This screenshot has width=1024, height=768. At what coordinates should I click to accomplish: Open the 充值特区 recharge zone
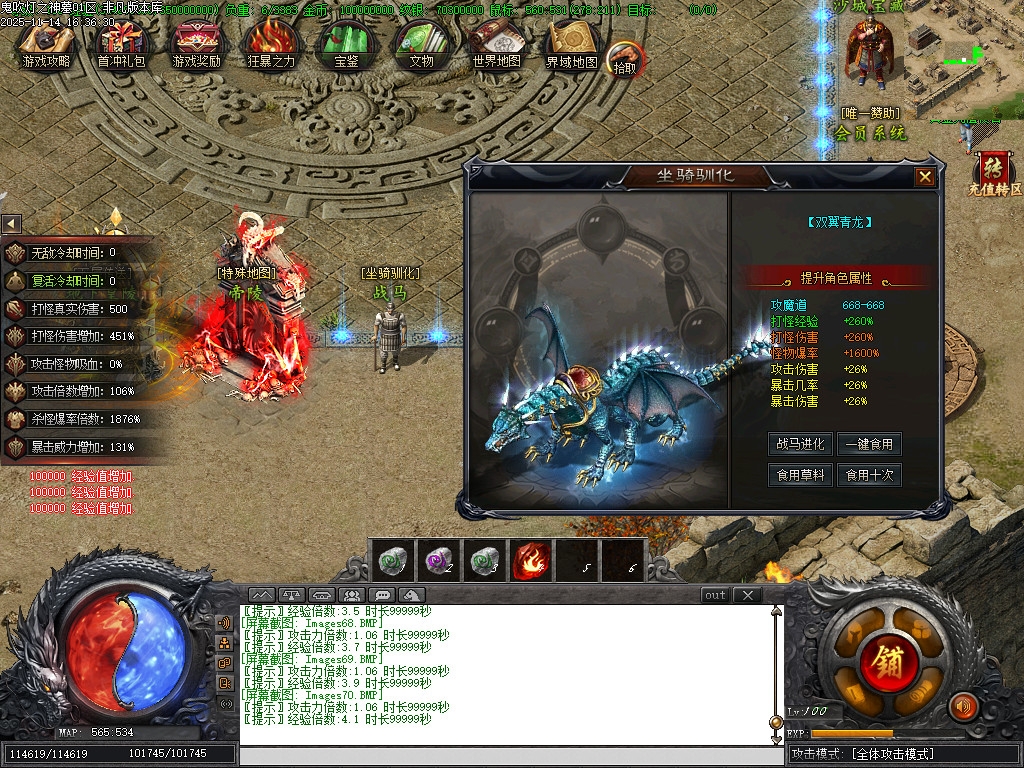point(994,176)
